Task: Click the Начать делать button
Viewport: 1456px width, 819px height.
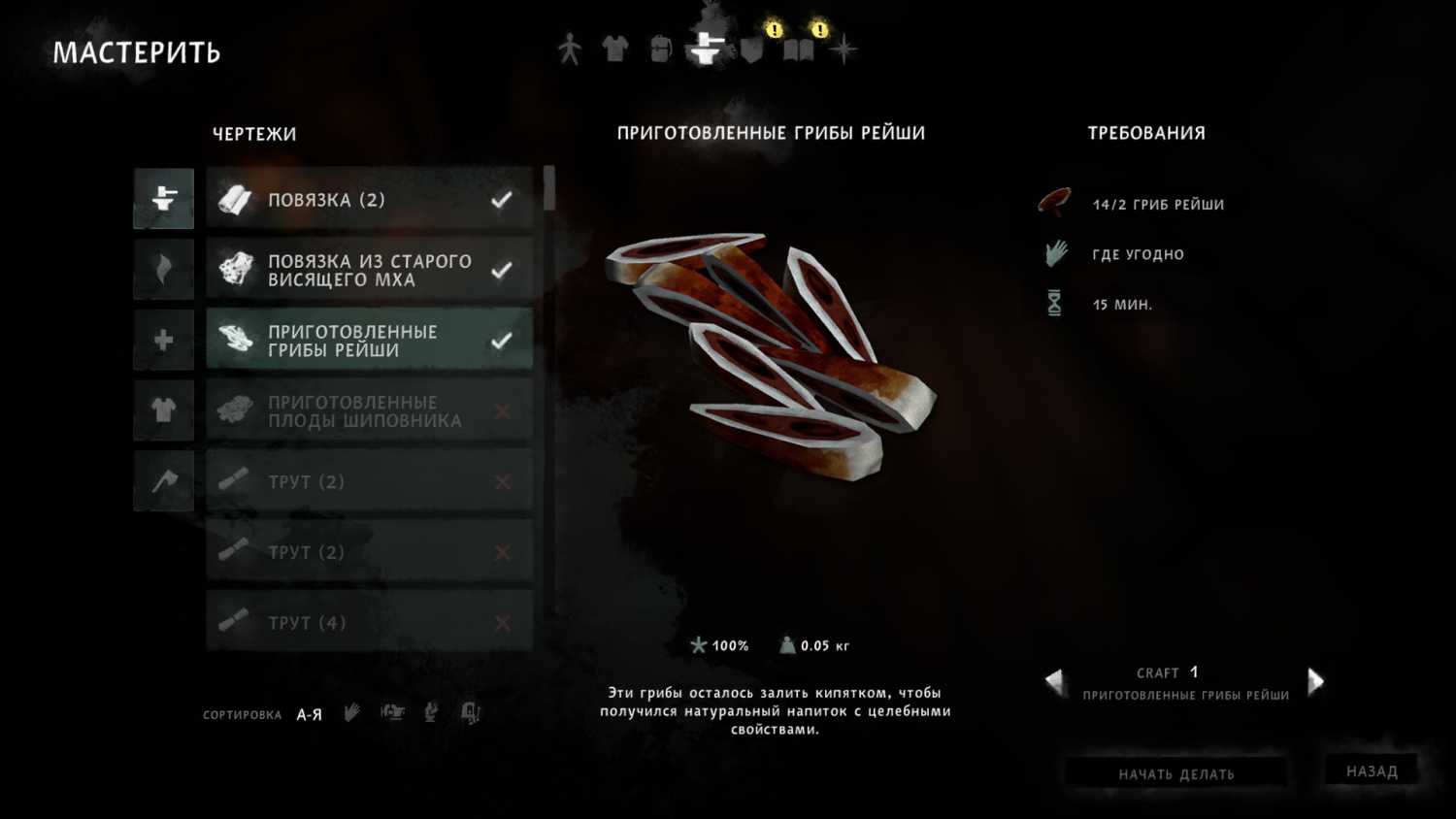Action: (x=1175, y=773)
